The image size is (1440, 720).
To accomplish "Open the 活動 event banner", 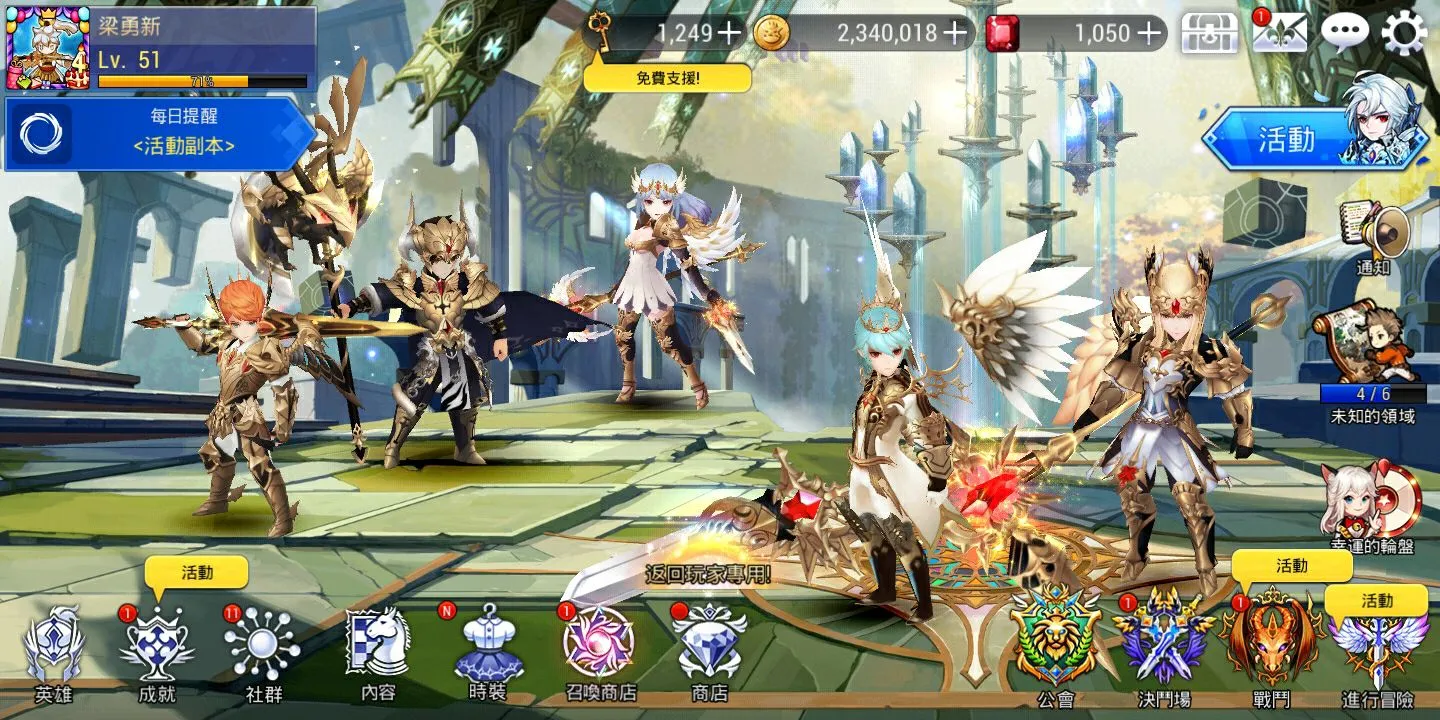I will click(1312, 139).
